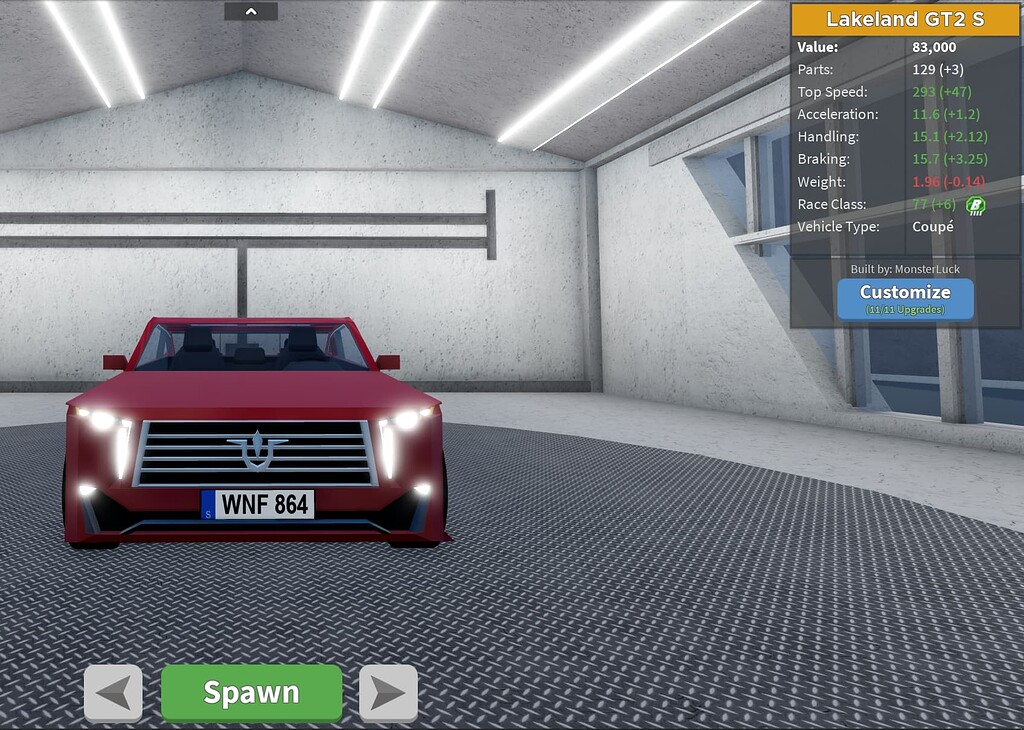Open the Customize upgrades menu
The height and width of the screenshot is (730, 1024).
[905, 297]
